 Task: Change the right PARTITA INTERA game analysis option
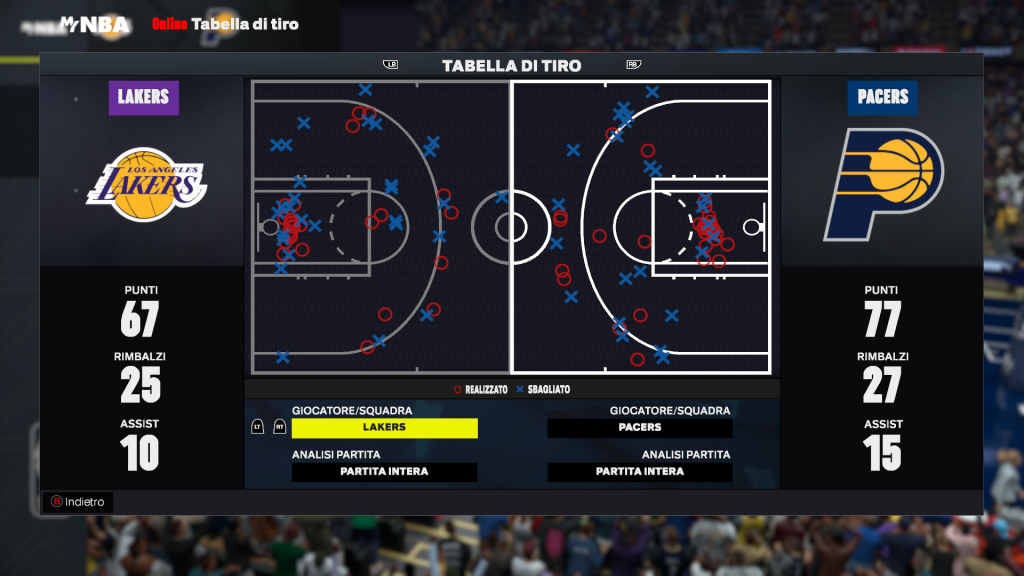pos(640,472)
